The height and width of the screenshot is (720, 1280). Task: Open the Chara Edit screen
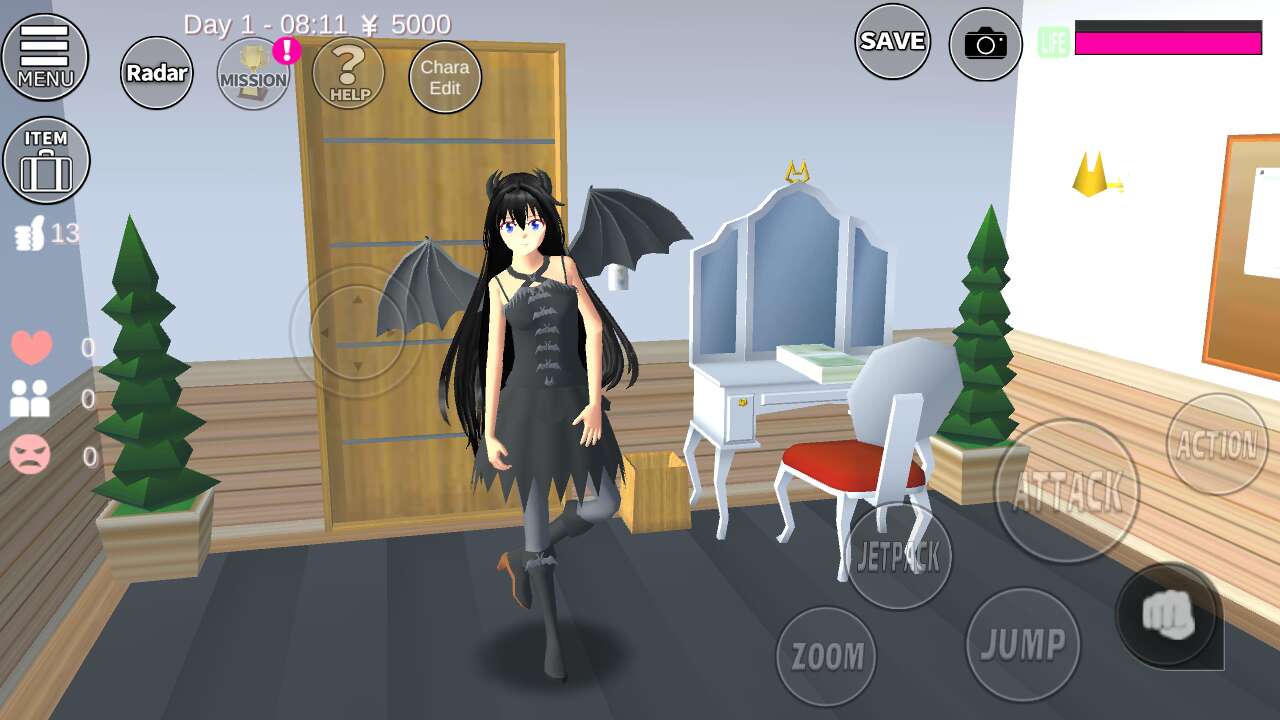click(445, 77)
